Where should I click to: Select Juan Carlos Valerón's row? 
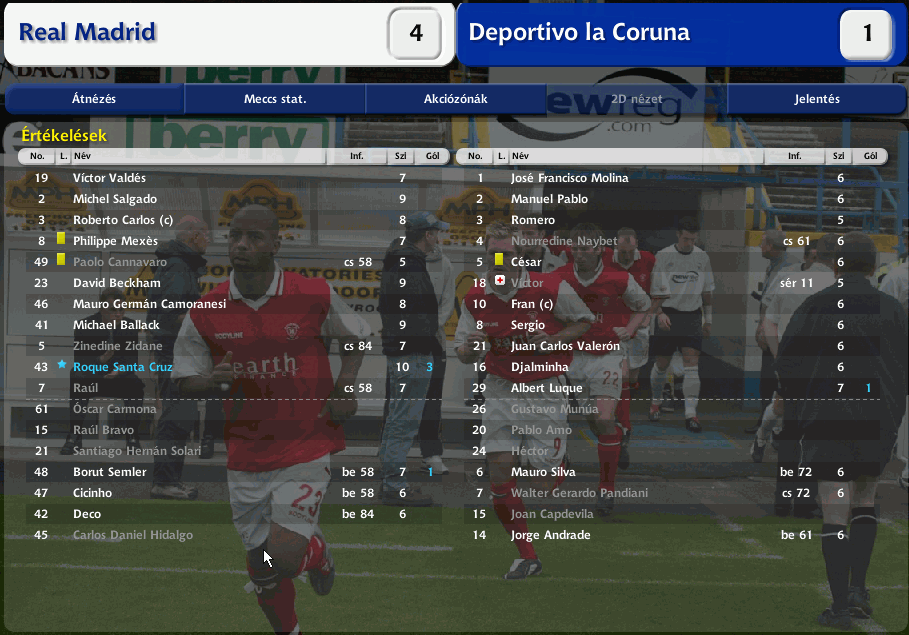point(565,346)
